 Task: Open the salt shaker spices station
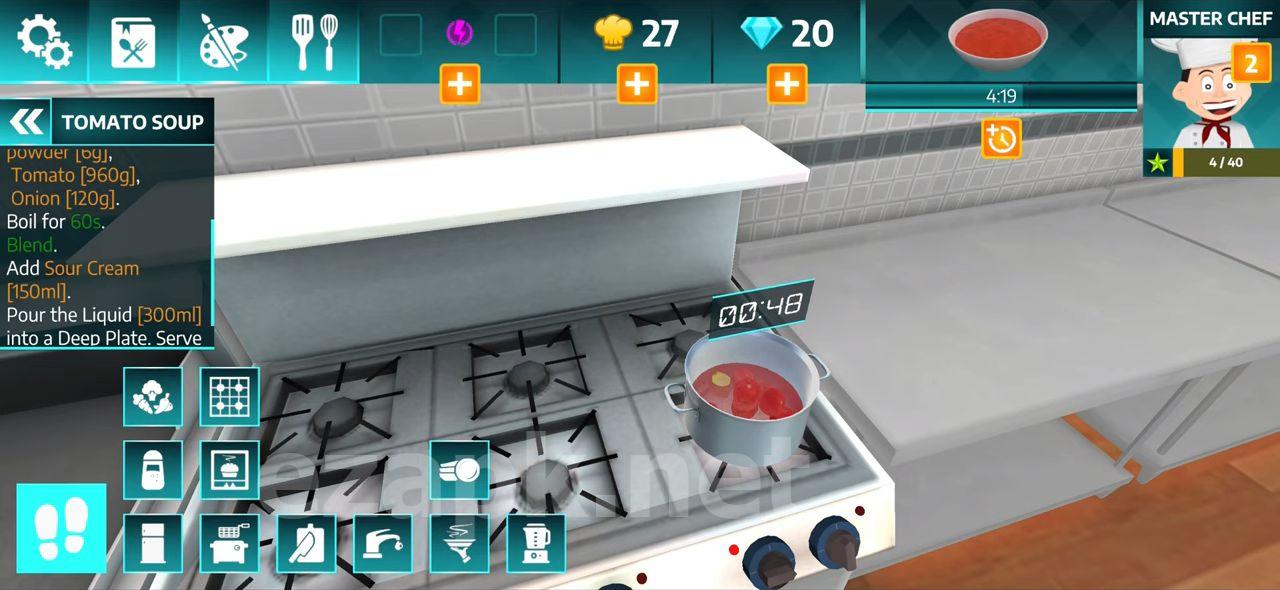pyautogui.click(x=153, y=469)
